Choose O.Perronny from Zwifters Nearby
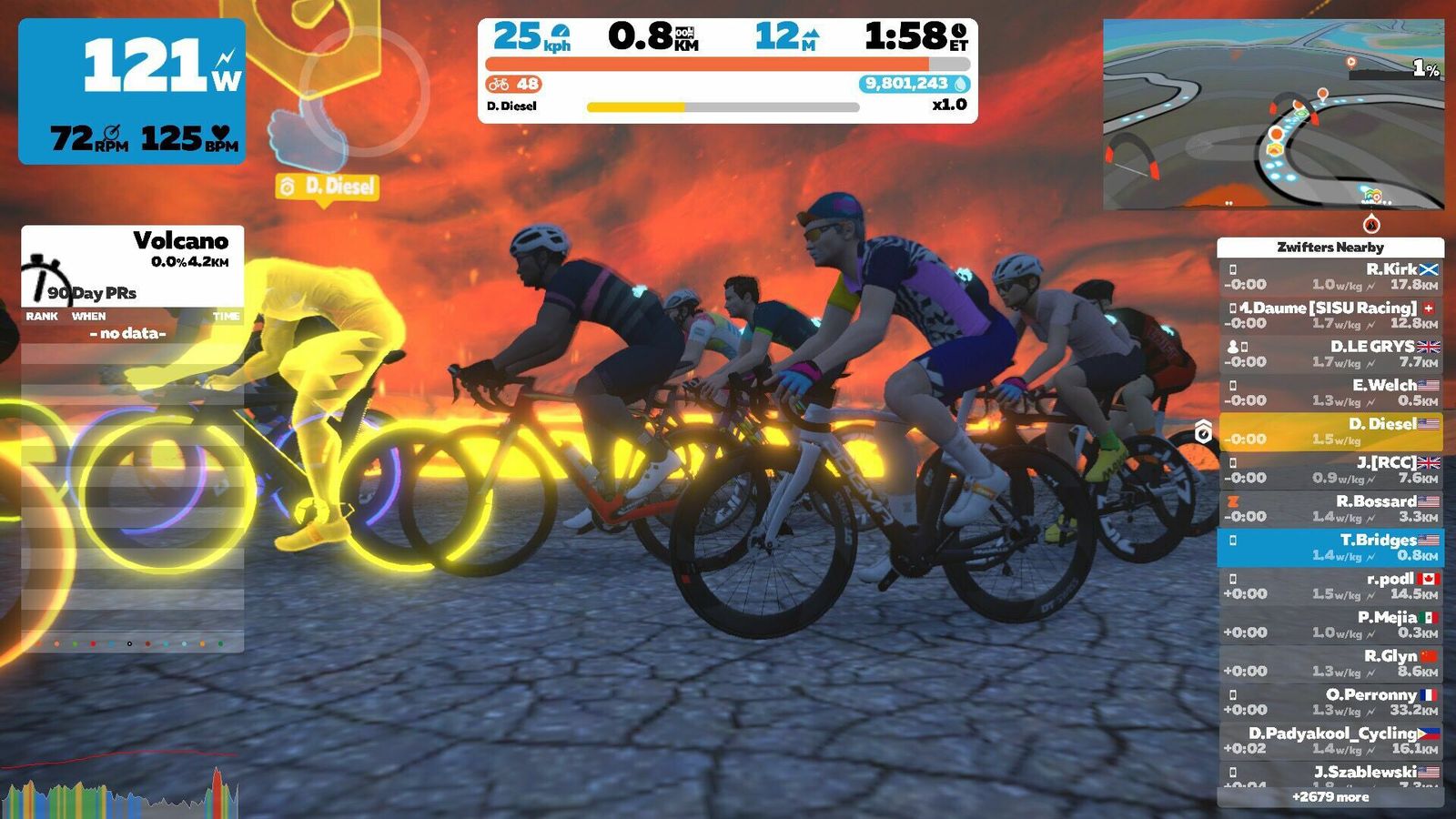 point(1330,702)
